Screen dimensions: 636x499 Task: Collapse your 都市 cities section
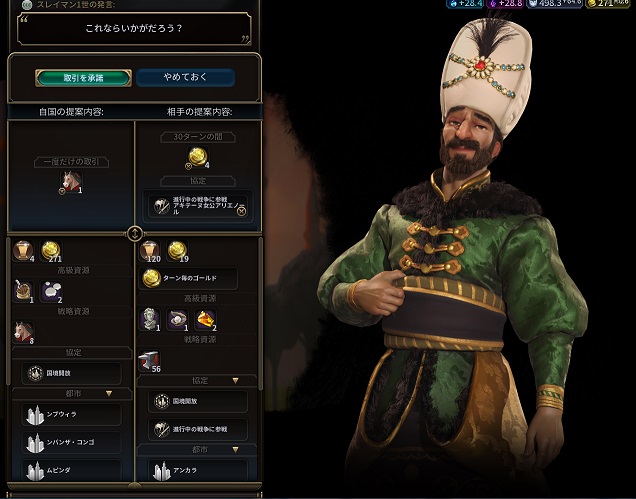[x=108, y=393]
